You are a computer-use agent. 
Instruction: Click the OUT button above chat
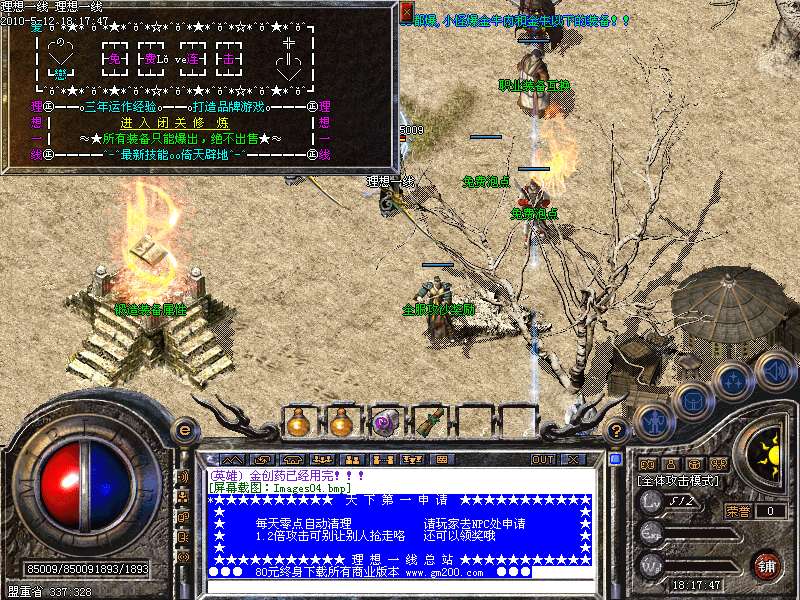coord(542,459)
